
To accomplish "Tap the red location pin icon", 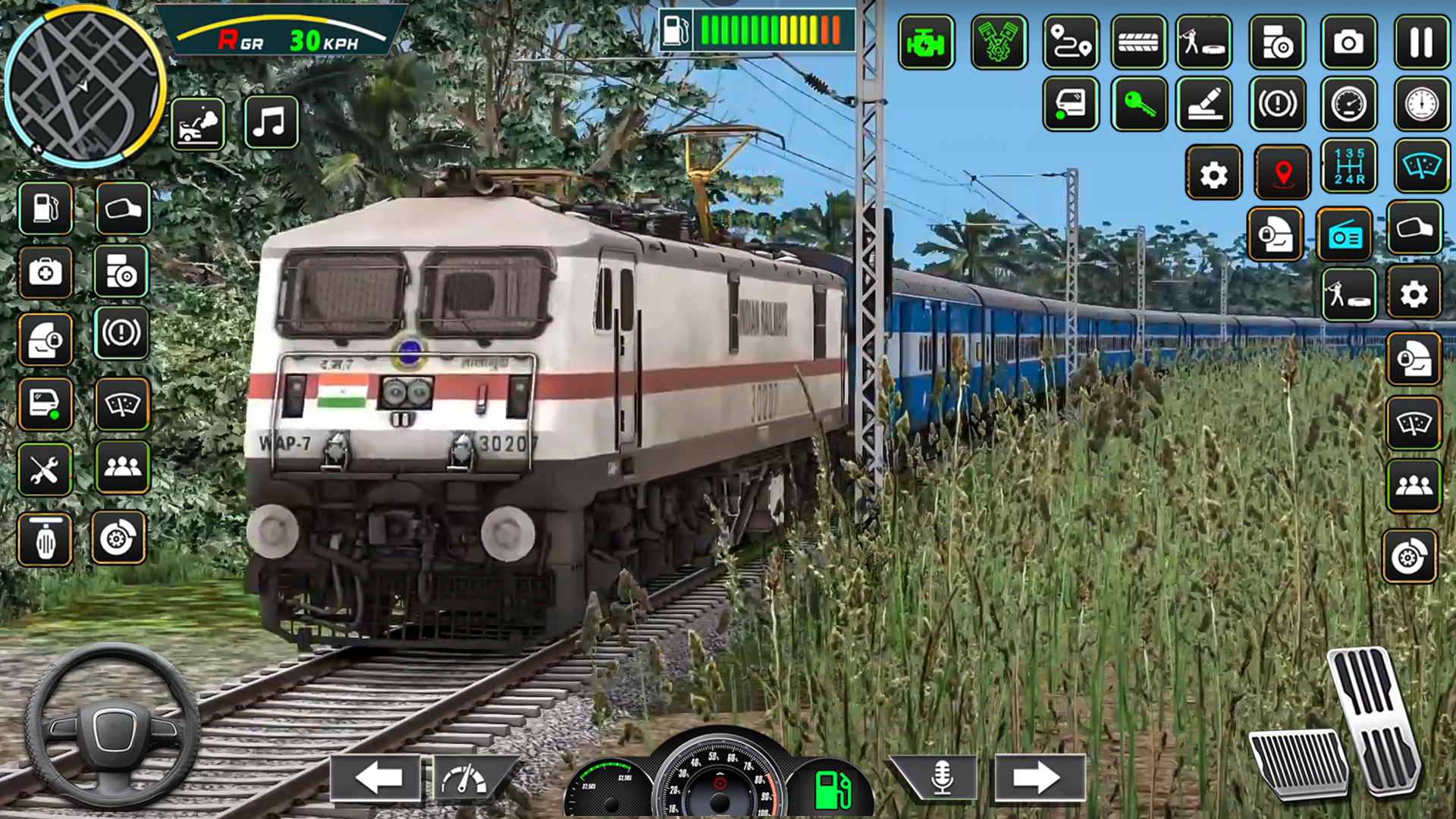I will tap(1282, 173).
